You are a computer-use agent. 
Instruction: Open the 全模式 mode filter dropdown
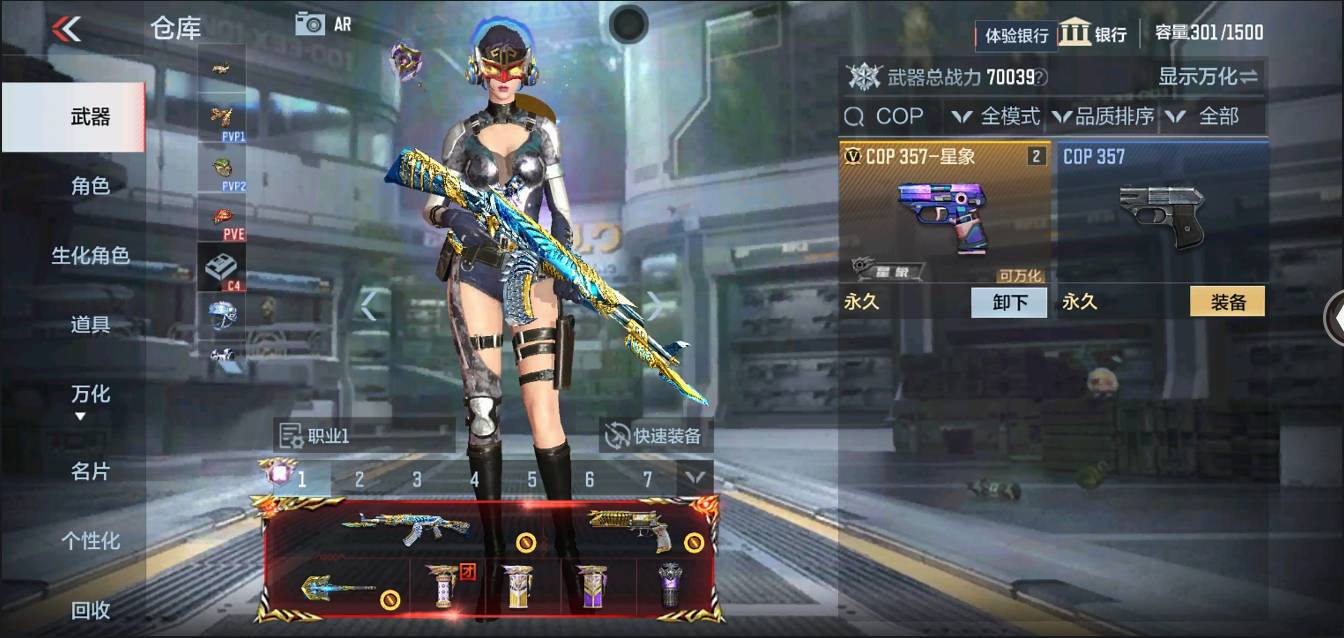tap(996, 116)
